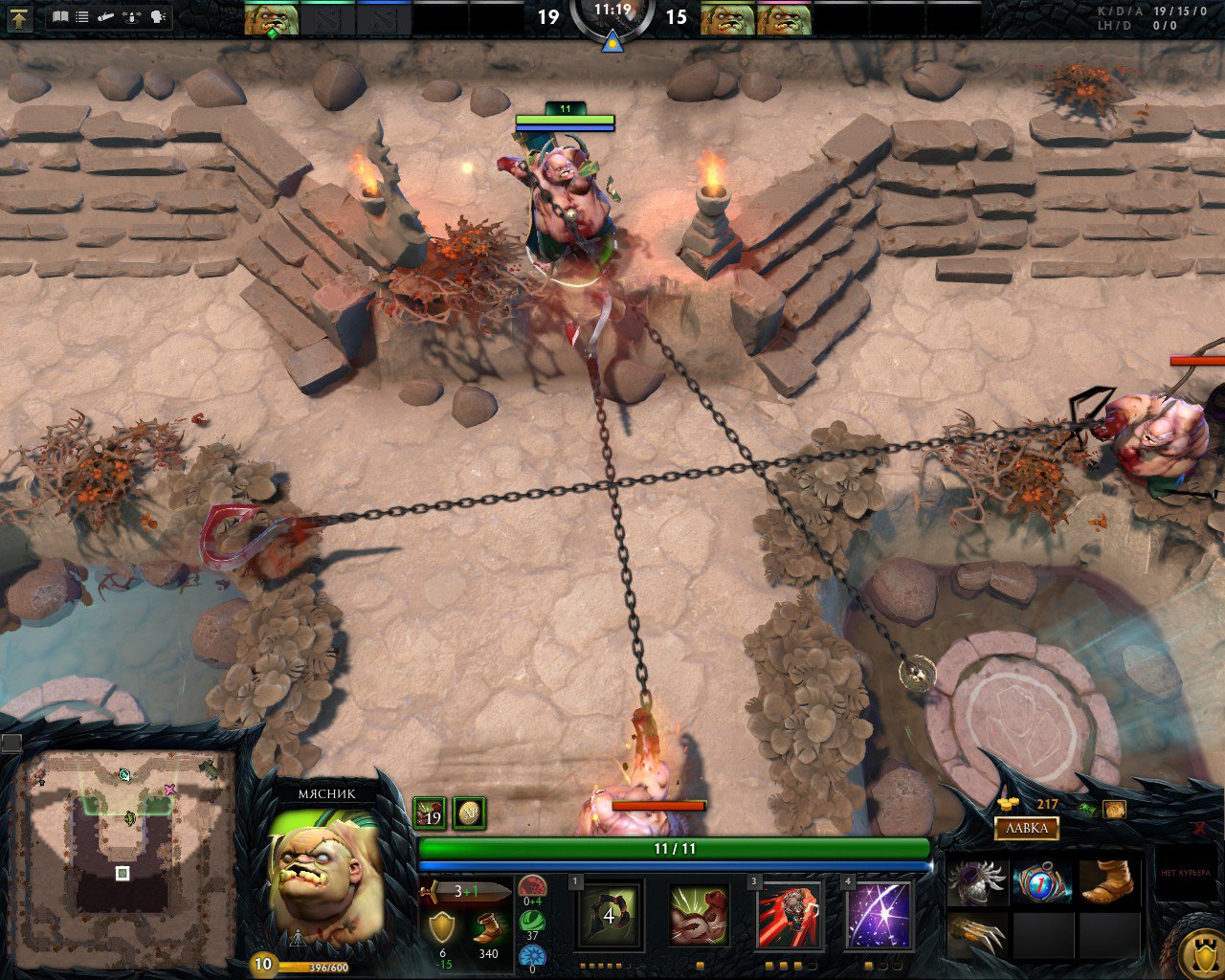This screenshot has width=1225, height=980.
Task: Click the gold tower glyph button
Action: [x=1198, y=952]
